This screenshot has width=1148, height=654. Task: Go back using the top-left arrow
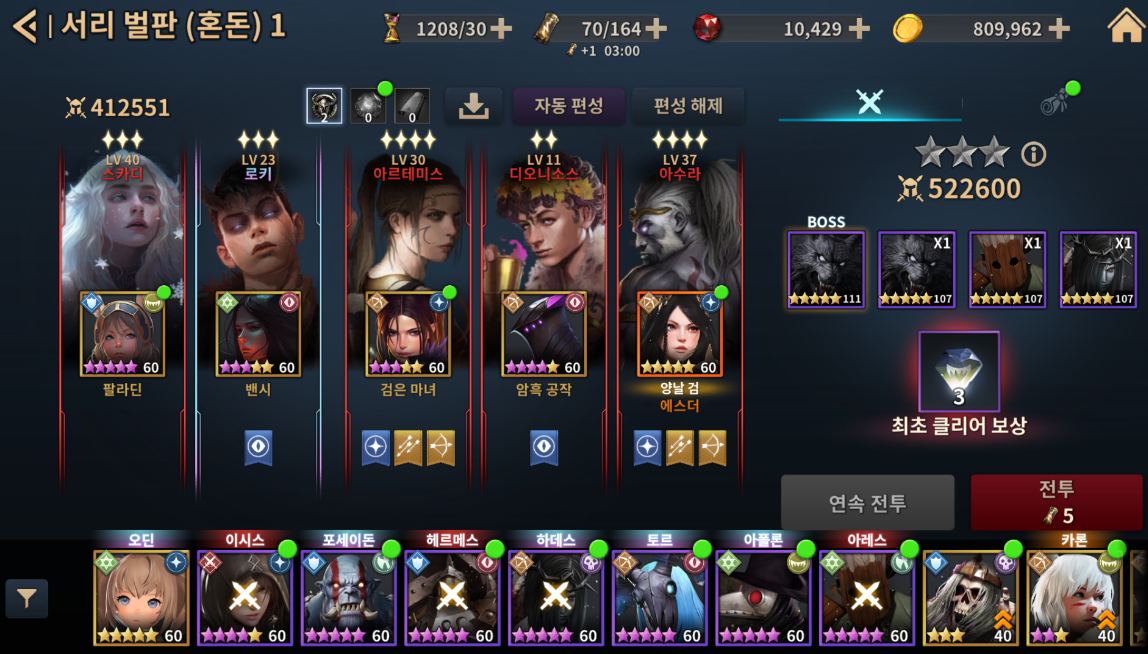click(24, 26)
